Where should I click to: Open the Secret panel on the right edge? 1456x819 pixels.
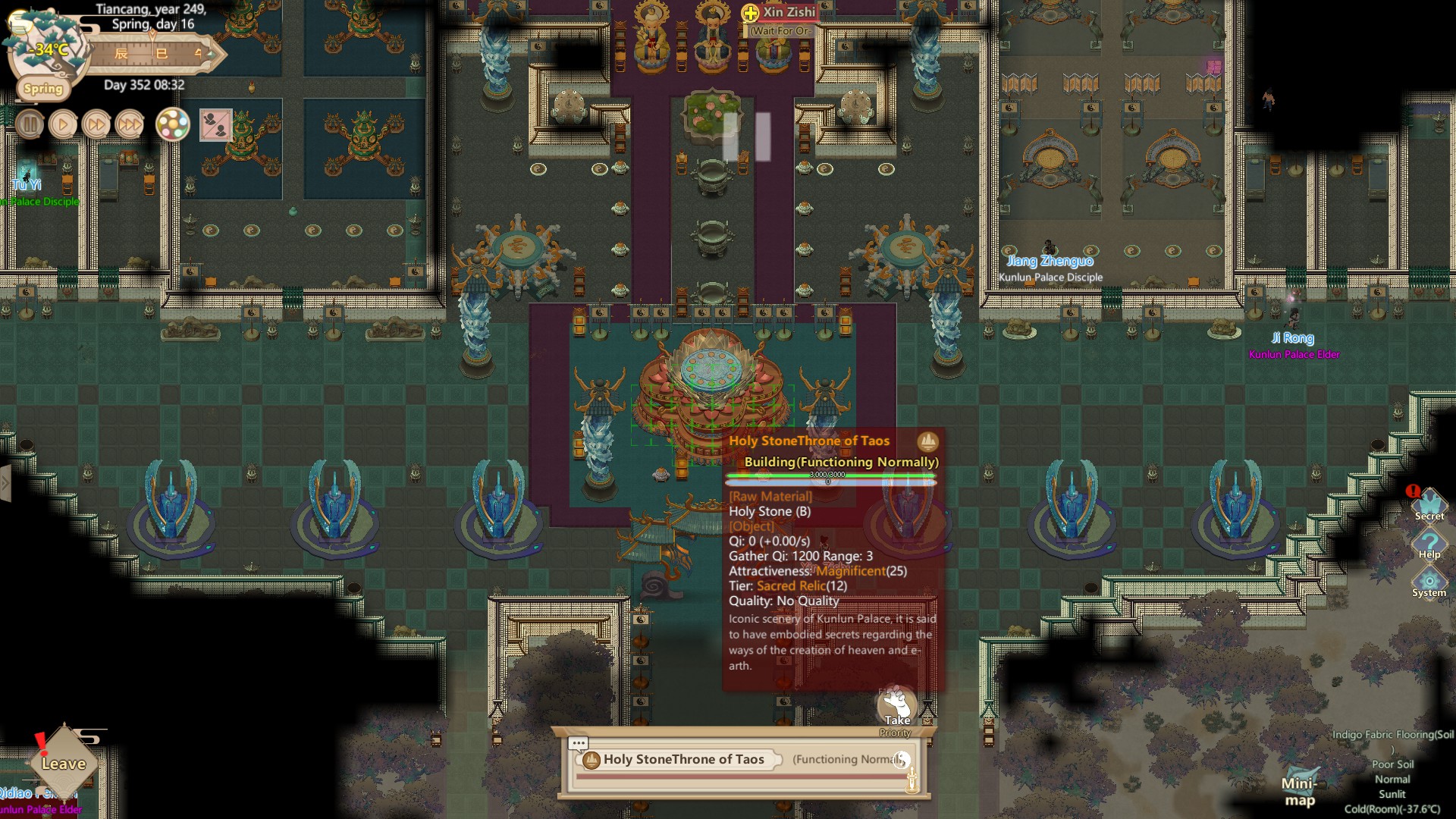point(1429,504)
